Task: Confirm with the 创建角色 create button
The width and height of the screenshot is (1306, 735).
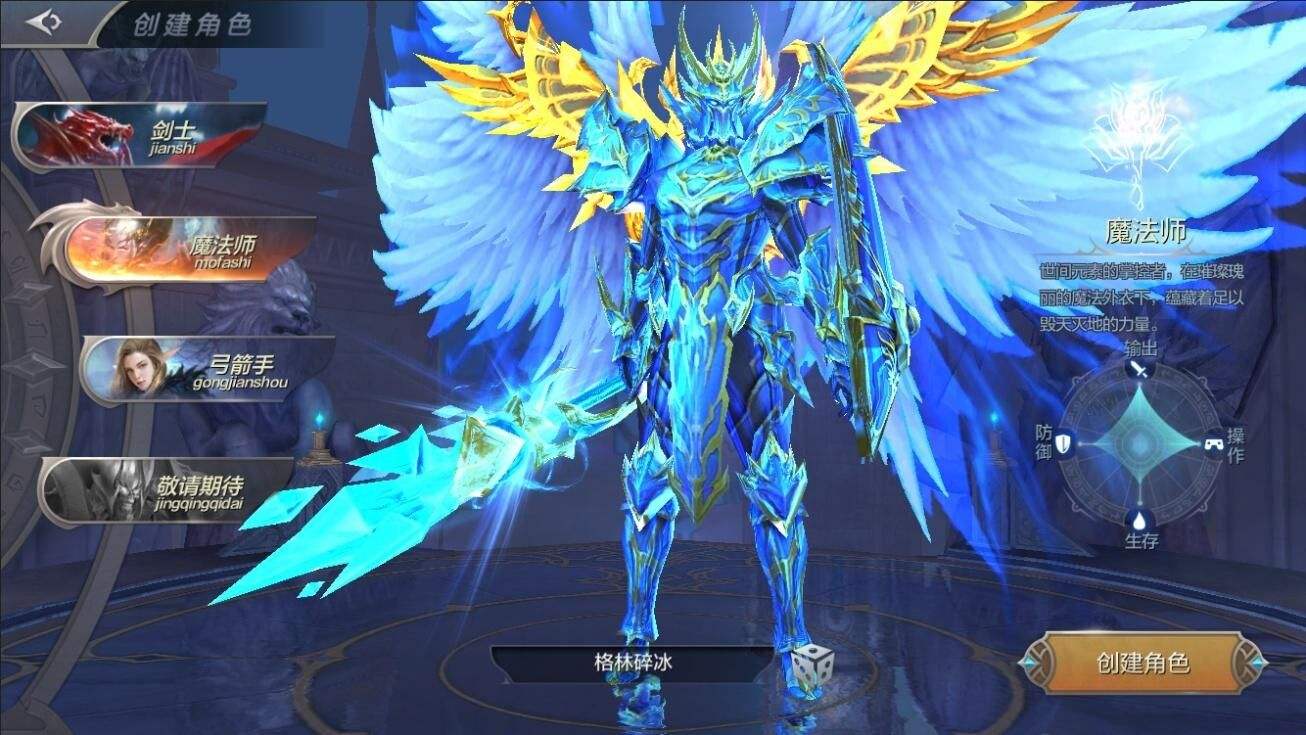Action: (1142, 662)
